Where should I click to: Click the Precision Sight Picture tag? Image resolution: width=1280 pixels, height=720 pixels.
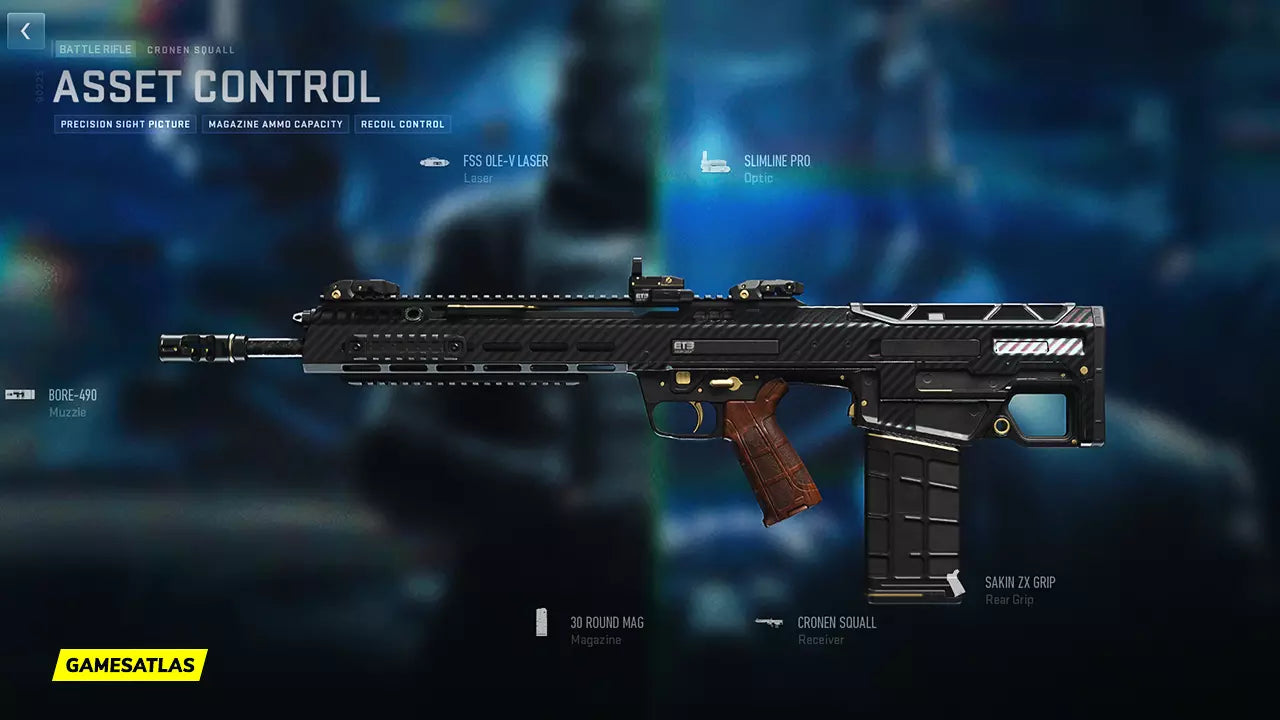click(x=125, y=125)
